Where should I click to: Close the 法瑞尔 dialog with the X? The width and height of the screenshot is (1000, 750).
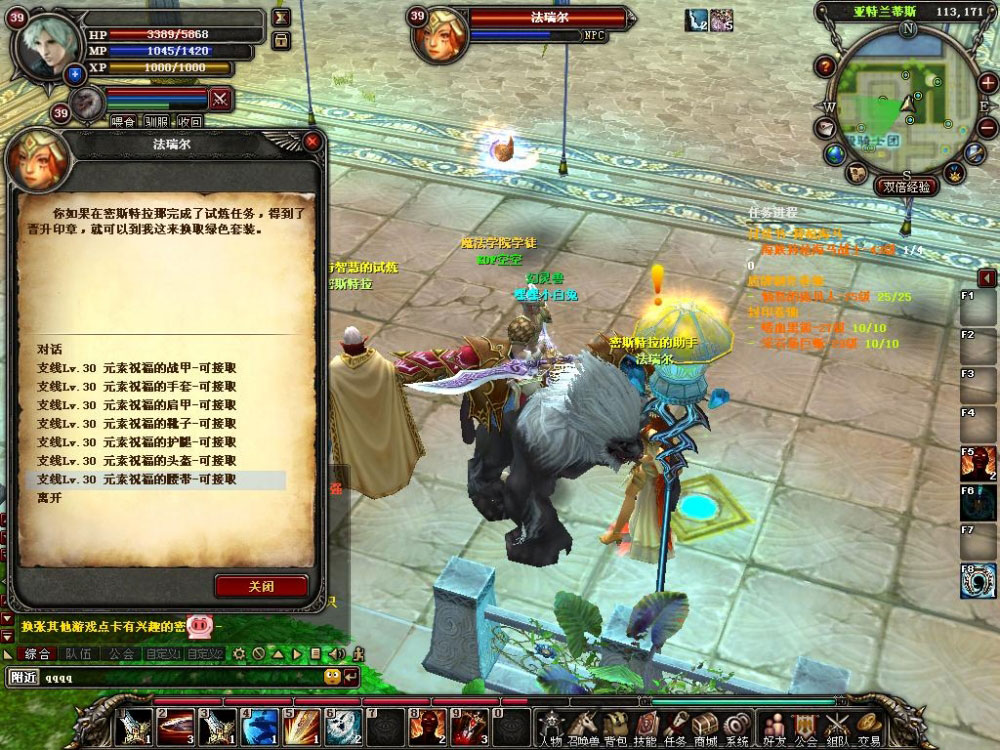313,143
